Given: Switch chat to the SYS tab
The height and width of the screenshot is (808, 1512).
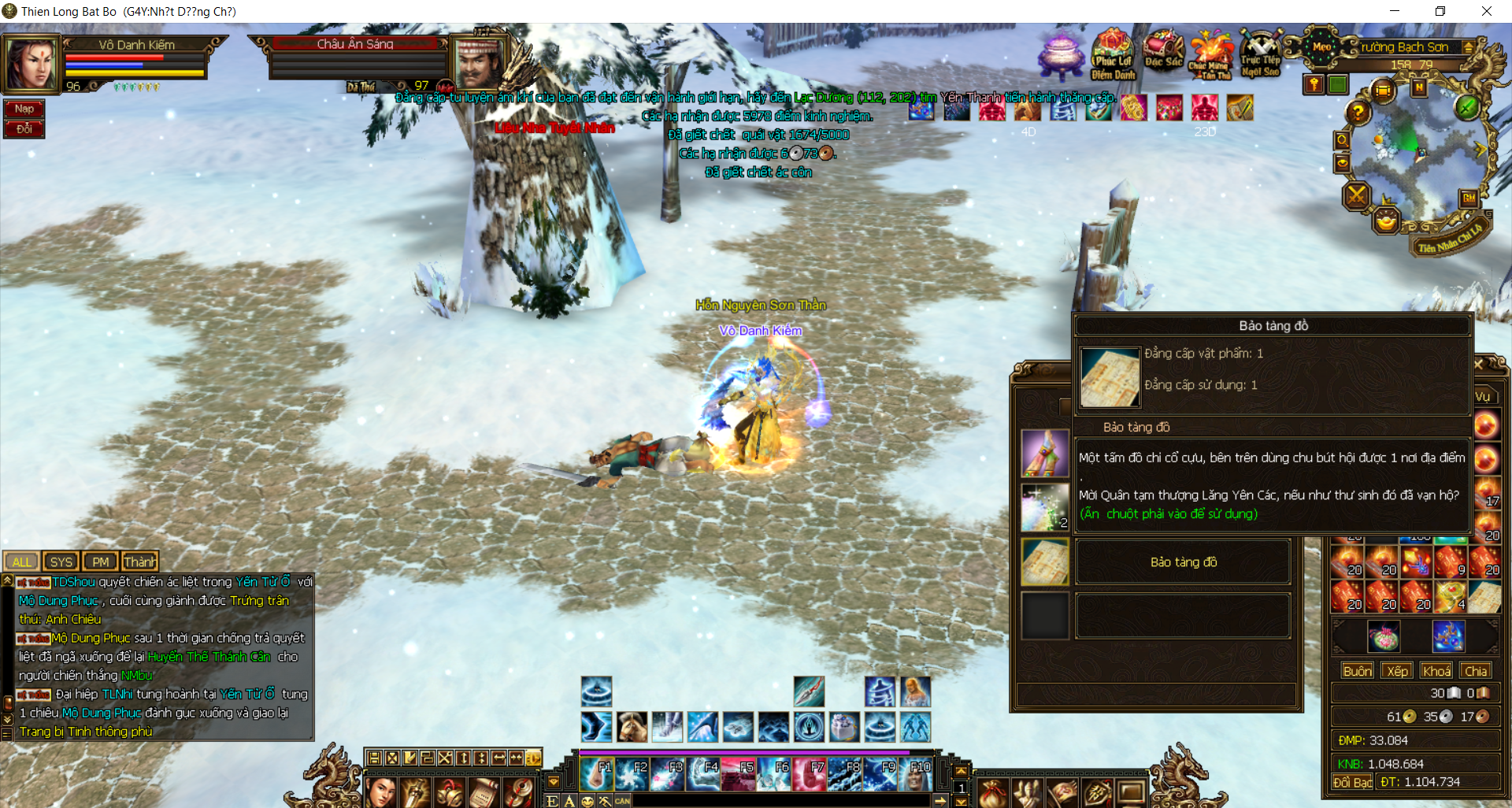Looking at the screenshot, I should coord(61,562).
